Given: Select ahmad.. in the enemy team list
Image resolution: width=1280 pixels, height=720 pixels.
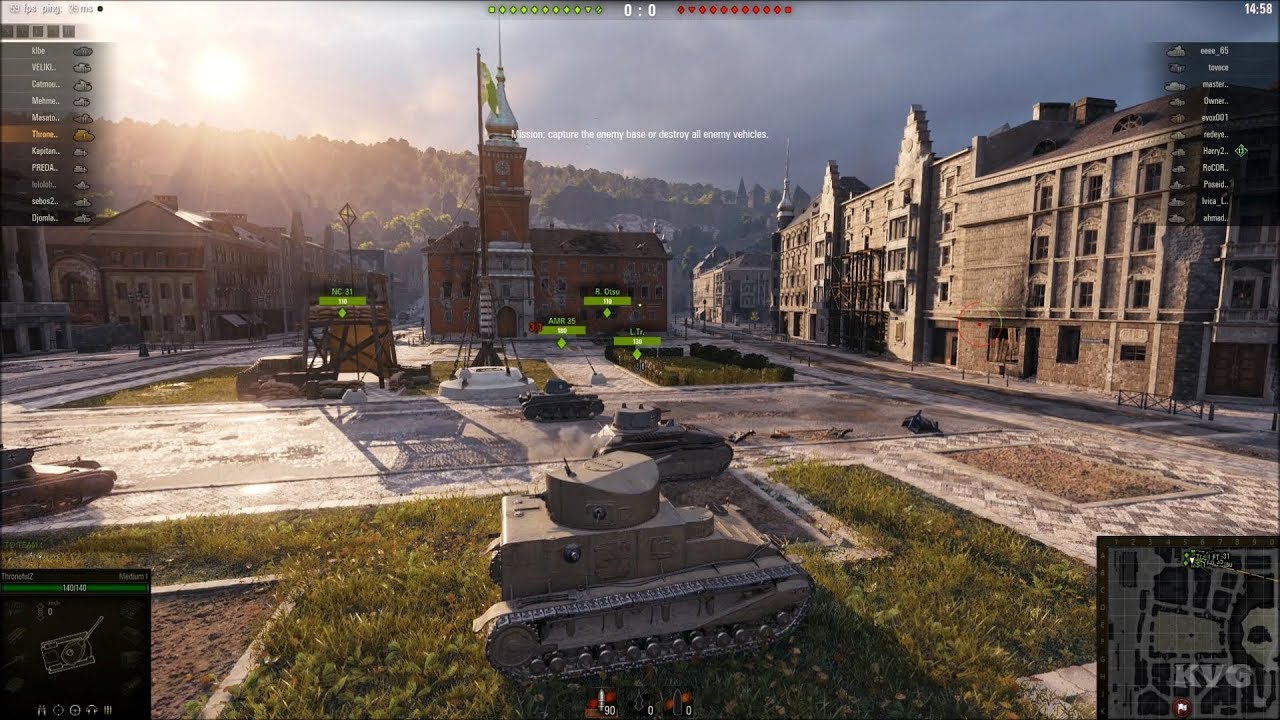Looking at the screenshot, I should tap(1214, 218).
